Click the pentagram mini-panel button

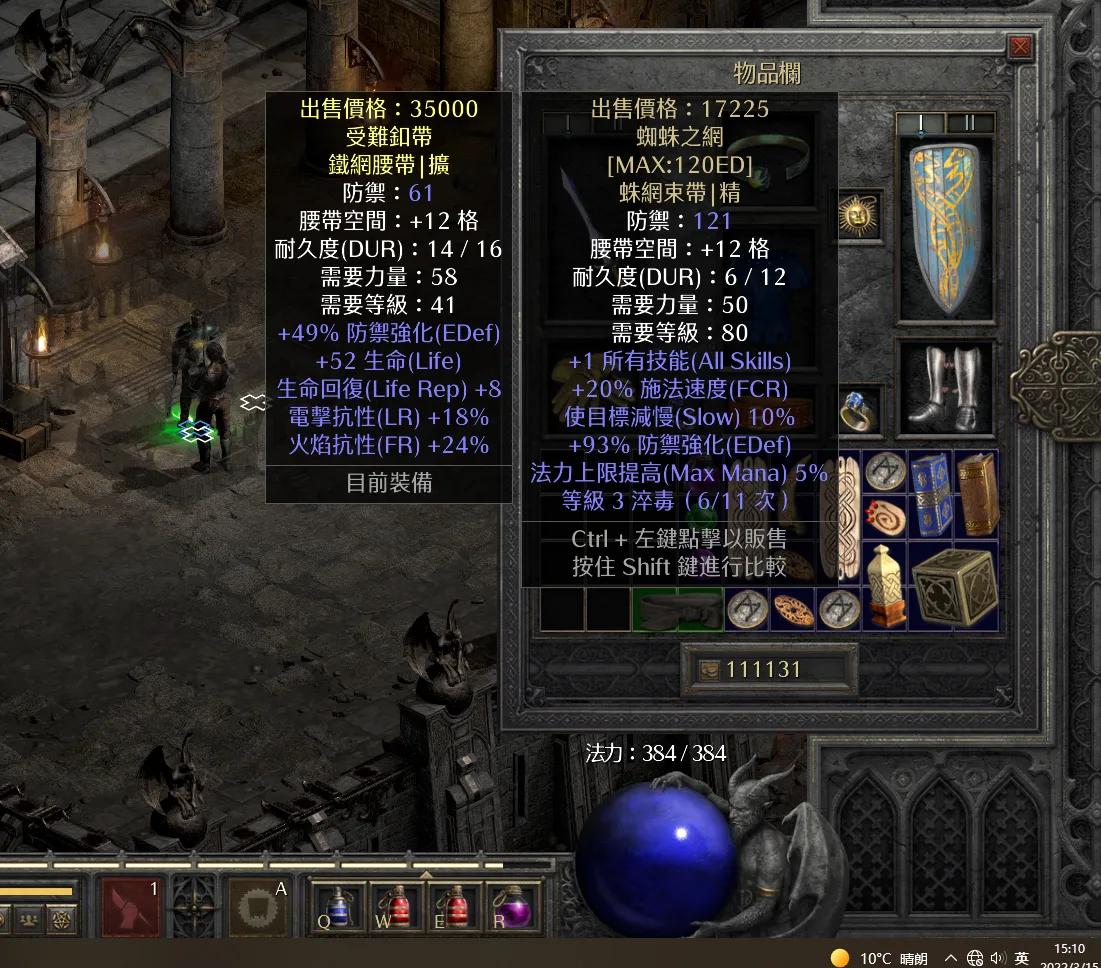click(62, 918)
